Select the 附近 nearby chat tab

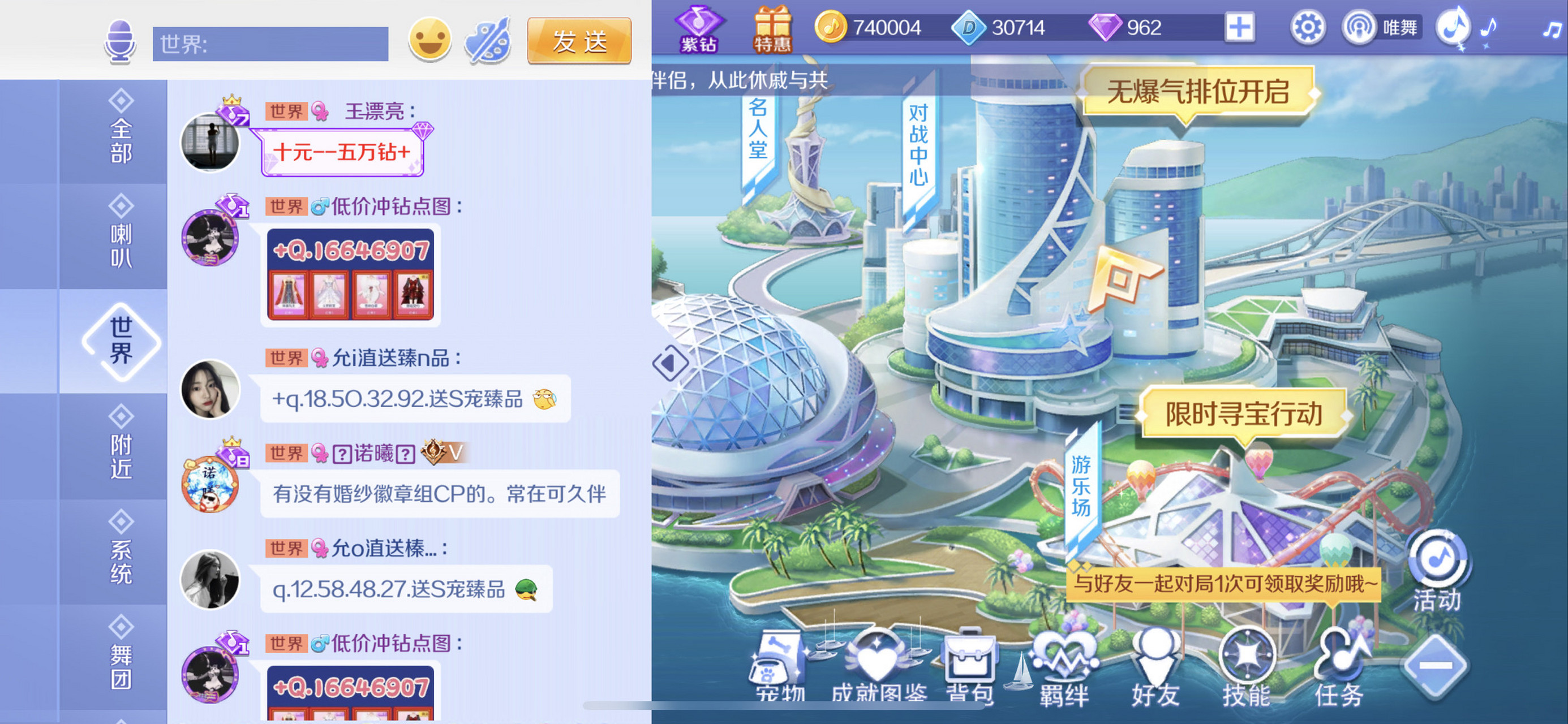(121, 447)
